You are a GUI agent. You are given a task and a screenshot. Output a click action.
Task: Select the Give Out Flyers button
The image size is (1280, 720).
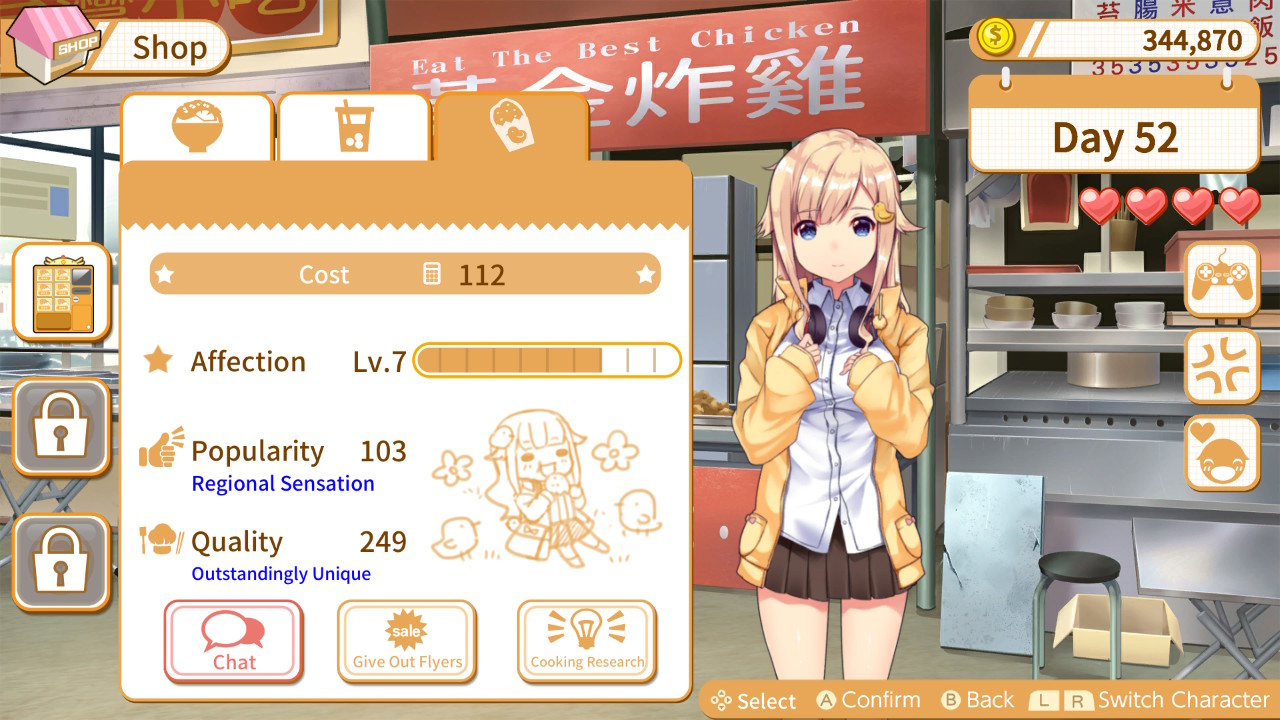407,641
